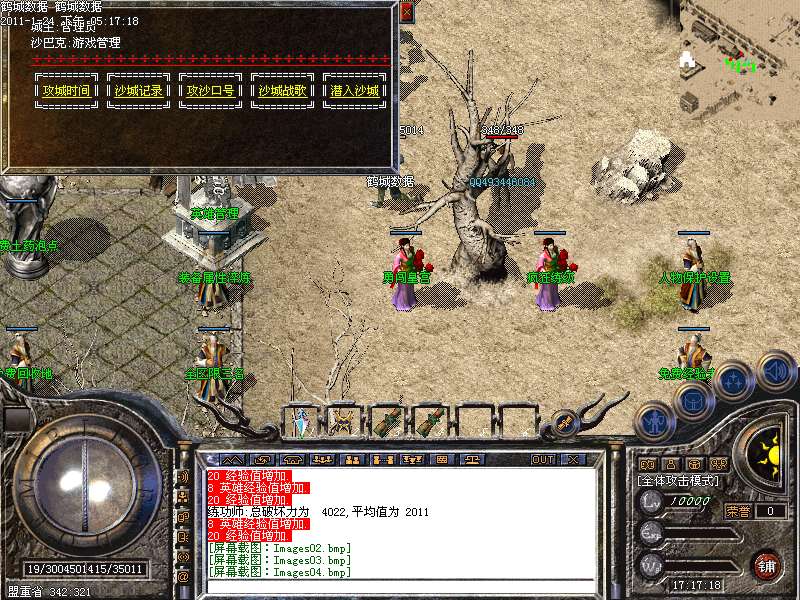
Task: Open the 攻城时间 siege time option
Action: (x=66, y=90)
